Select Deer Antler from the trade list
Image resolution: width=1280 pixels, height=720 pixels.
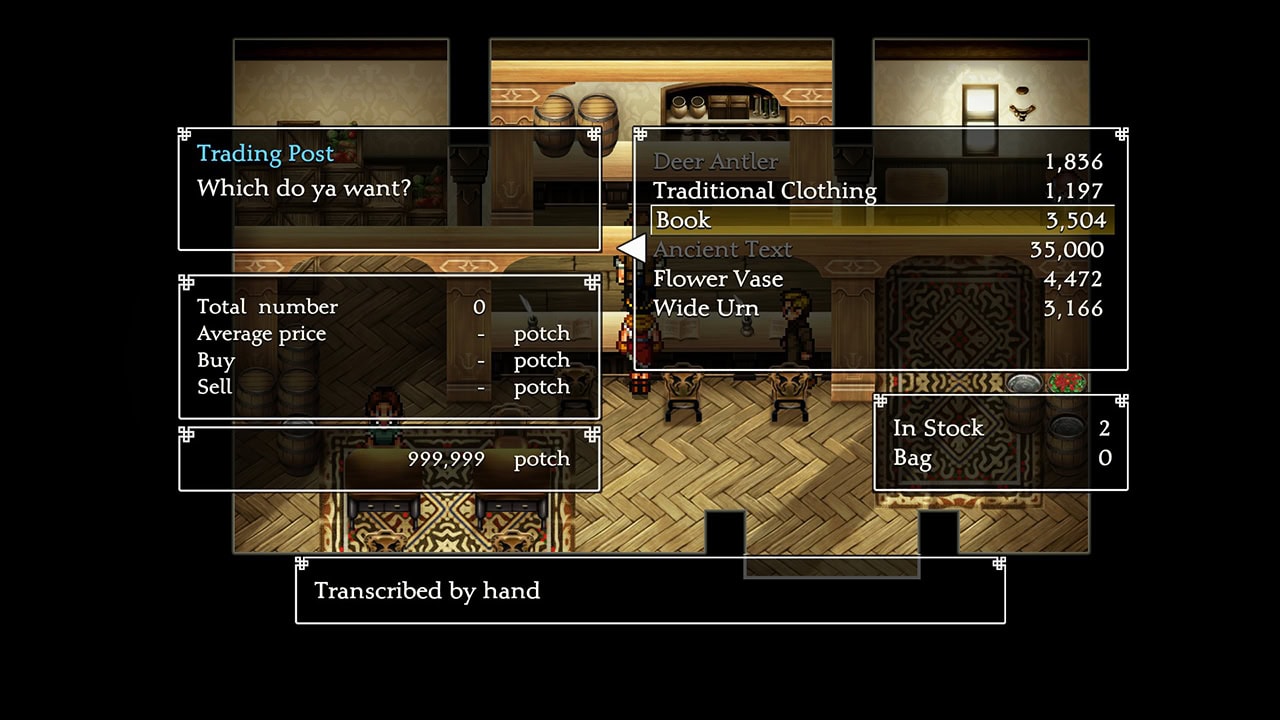pyautogui.click(x=716, y=162)
